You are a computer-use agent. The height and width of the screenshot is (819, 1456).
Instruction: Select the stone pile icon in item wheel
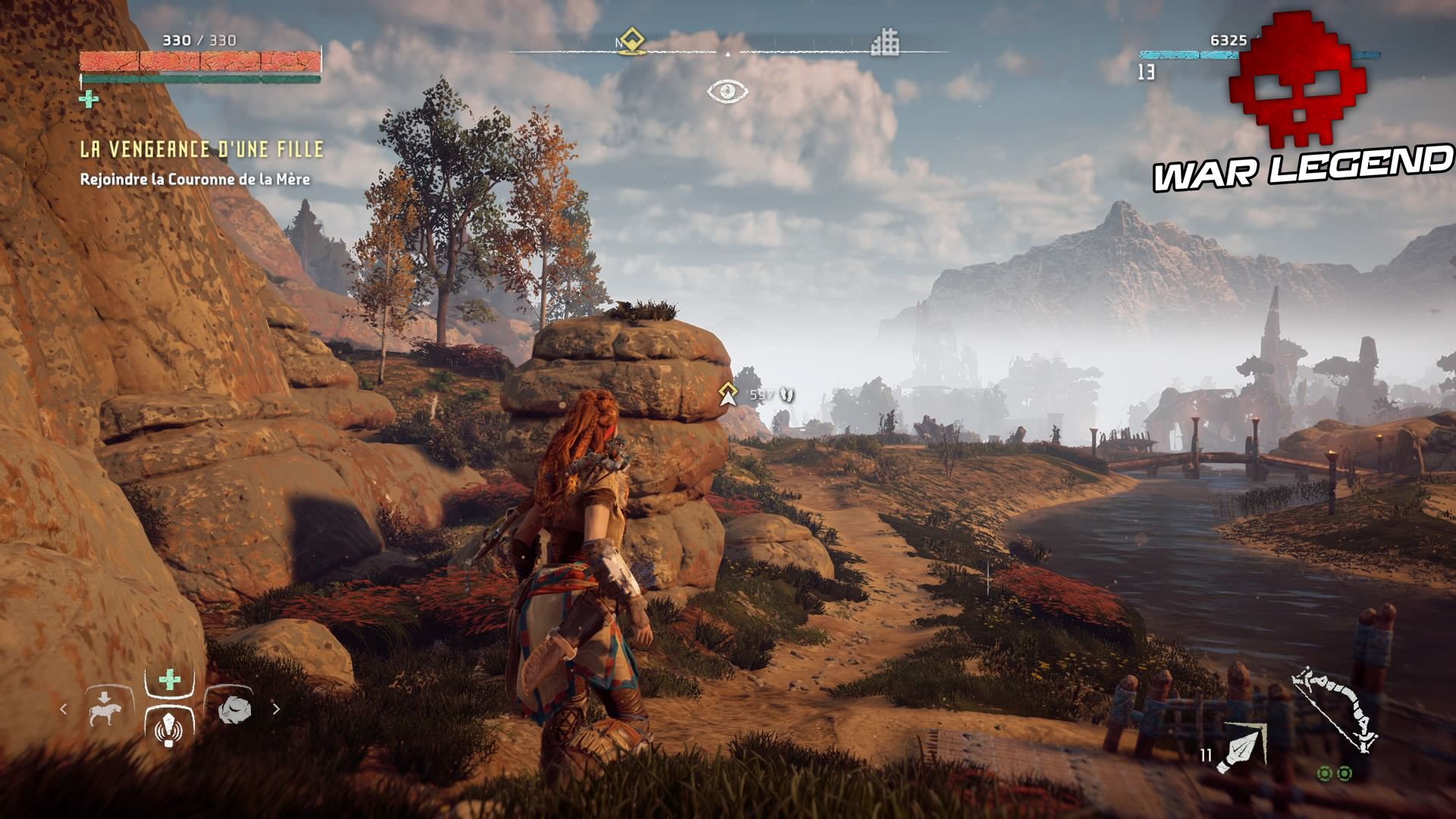(235, 709)
